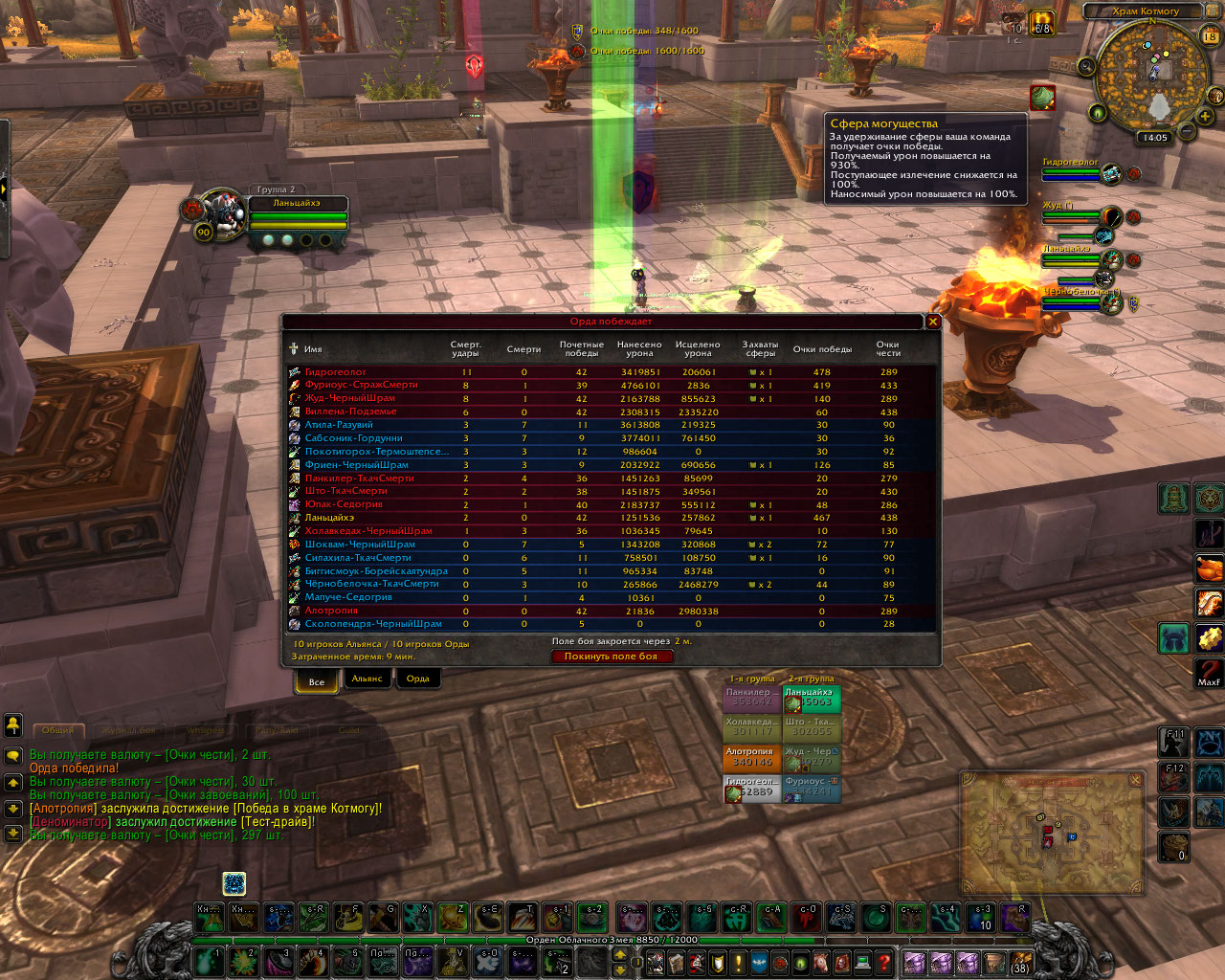1225x980 pixels.
Task: Sort scoreboard by 'Нанесено урона' column
Action: coord(639,349)
